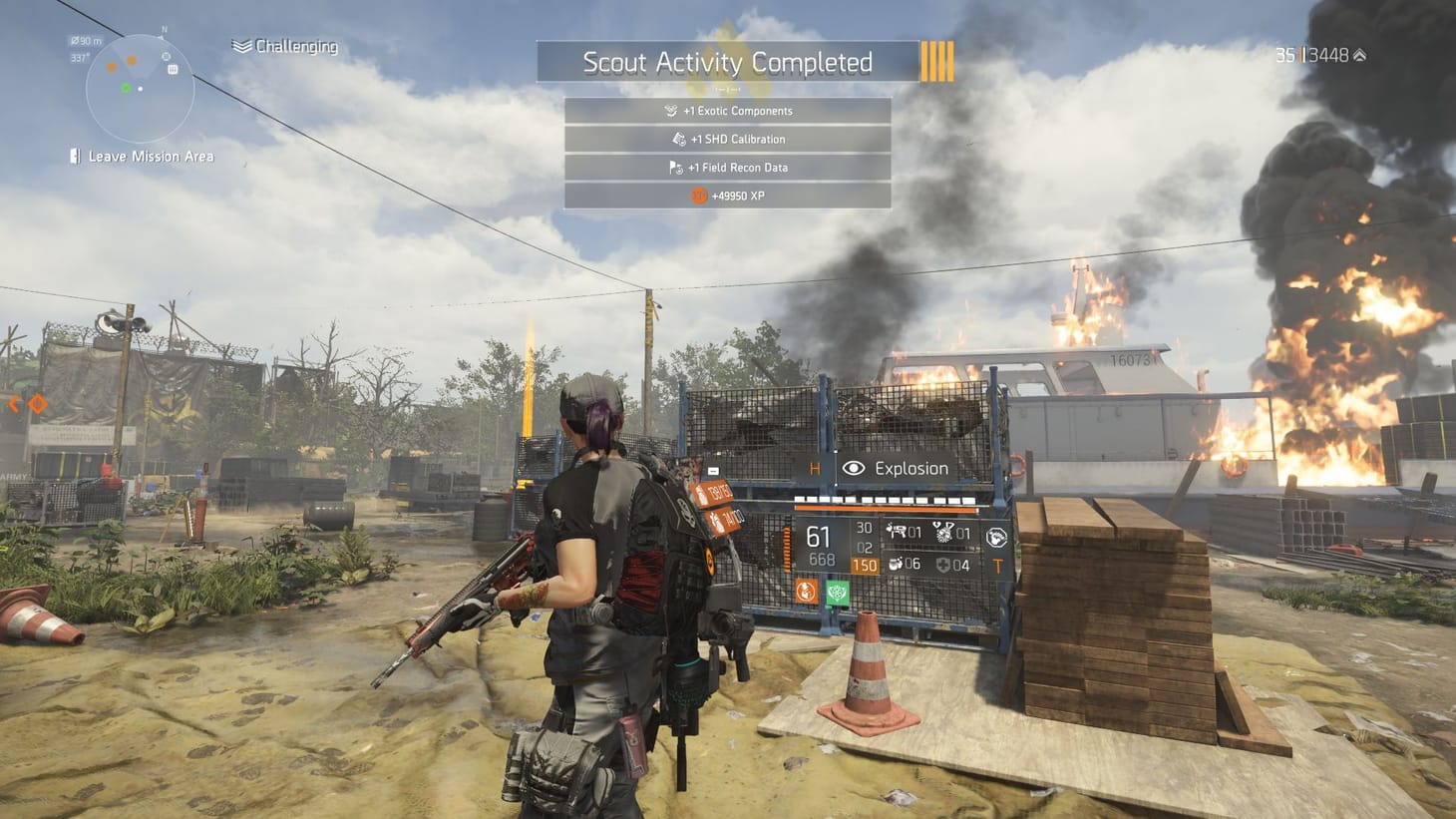Toggle the orange skill ability tile
The height and width of the screenshot is (819, 1456).
pos(806,591)
